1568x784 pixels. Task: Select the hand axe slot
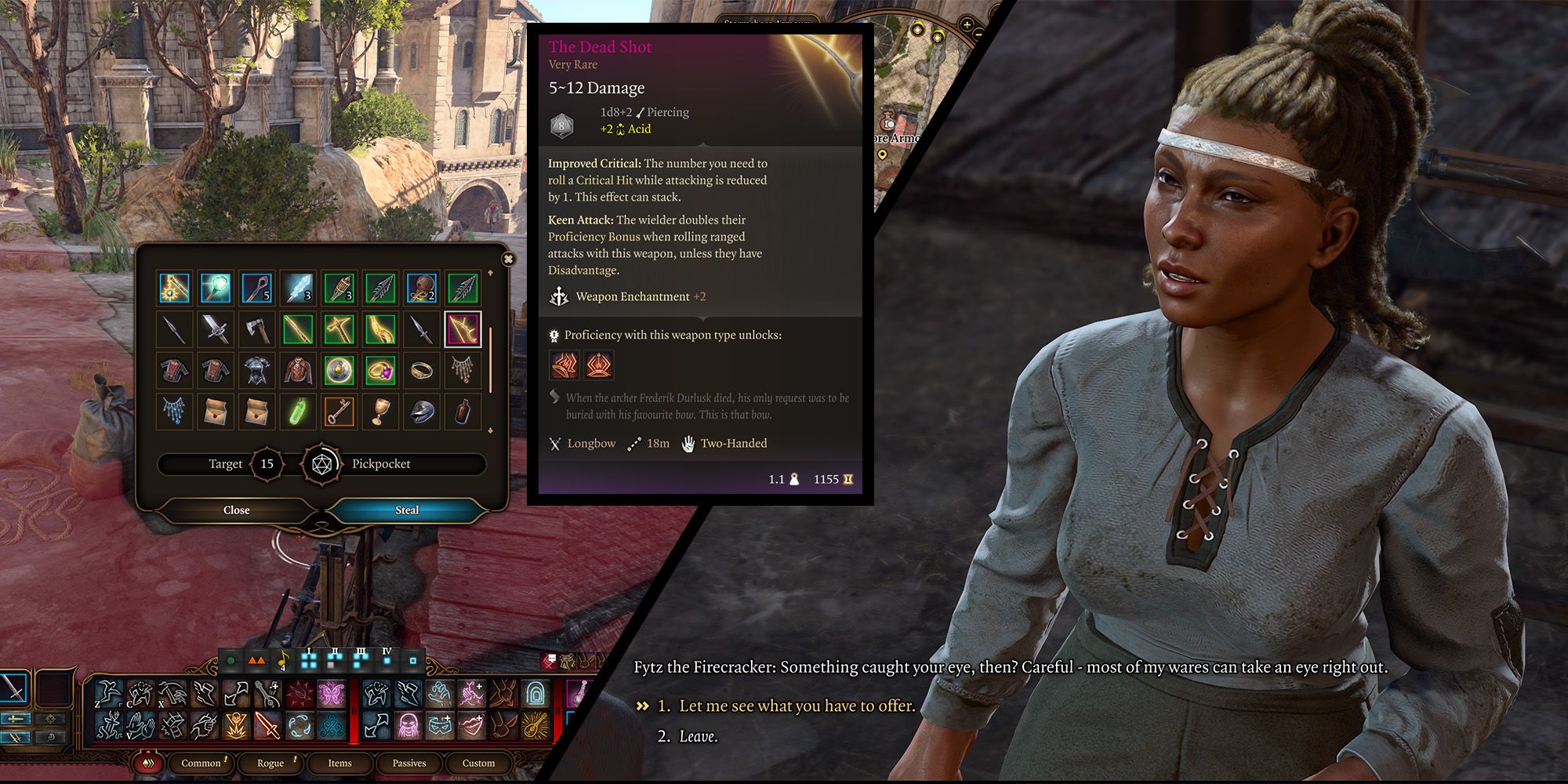[x=256, y=329]
